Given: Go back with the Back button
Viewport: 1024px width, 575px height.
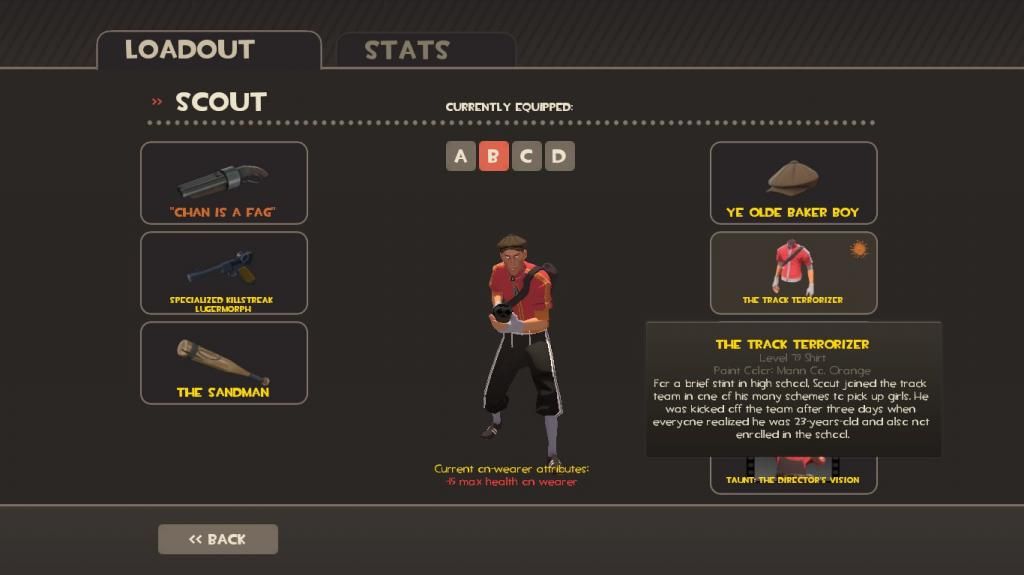Looking at the screenshot, I should 217,539.
